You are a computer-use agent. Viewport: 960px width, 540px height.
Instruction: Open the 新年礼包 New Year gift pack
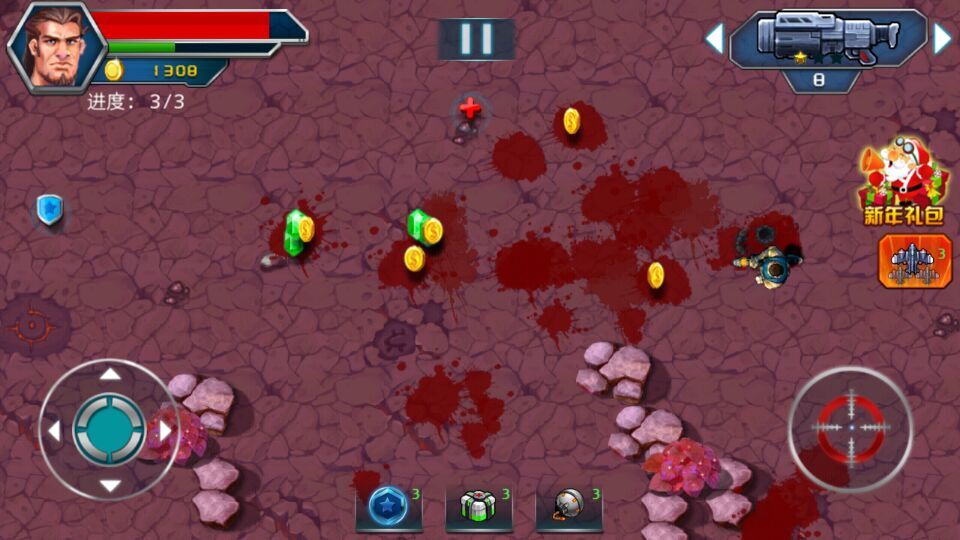tap(903, 180)
